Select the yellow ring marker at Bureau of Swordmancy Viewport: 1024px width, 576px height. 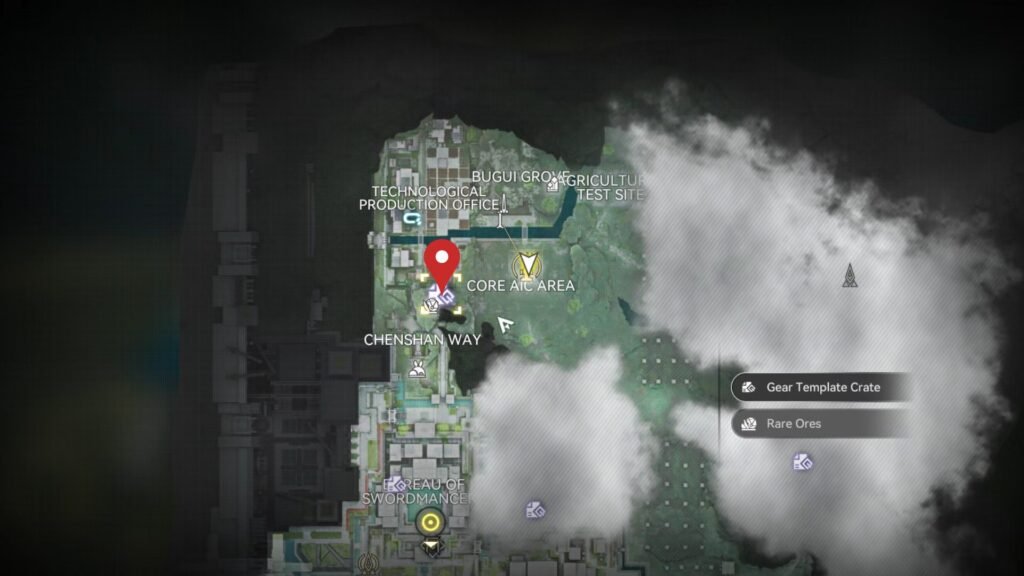431,521
